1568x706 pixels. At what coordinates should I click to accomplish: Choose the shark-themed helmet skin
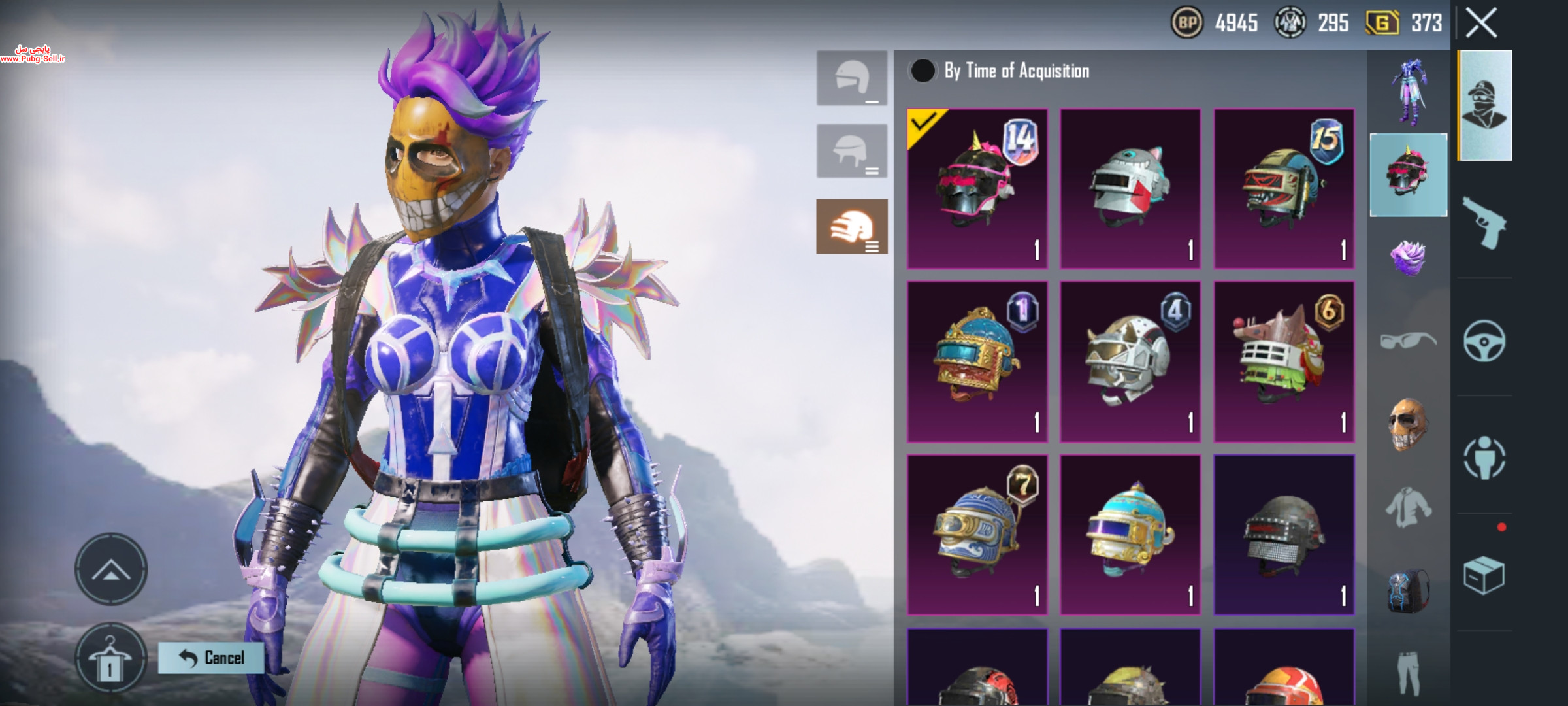click(x=1130, y=189)
